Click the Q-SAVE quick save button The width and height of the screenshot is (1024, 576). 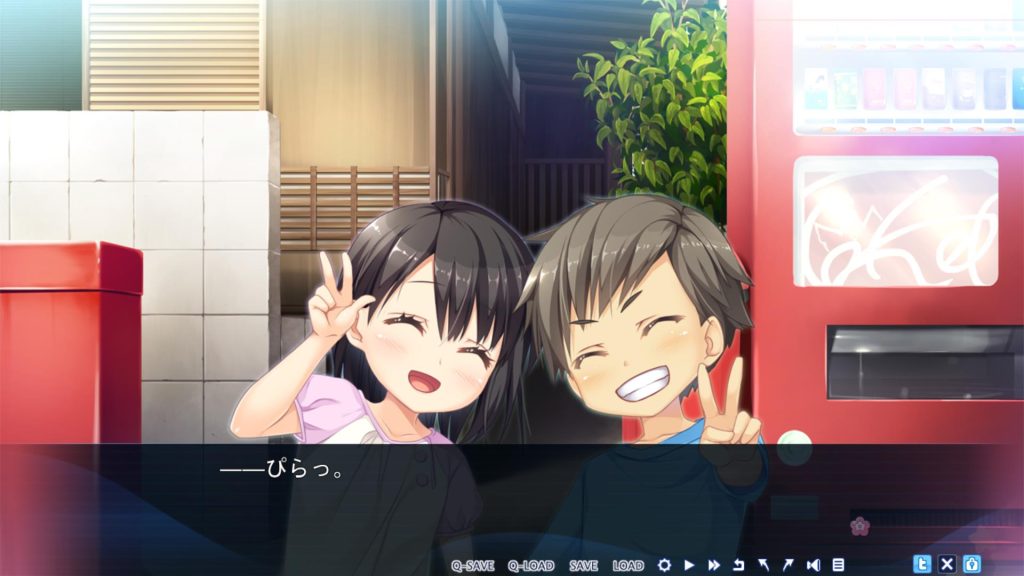point(472,565)
